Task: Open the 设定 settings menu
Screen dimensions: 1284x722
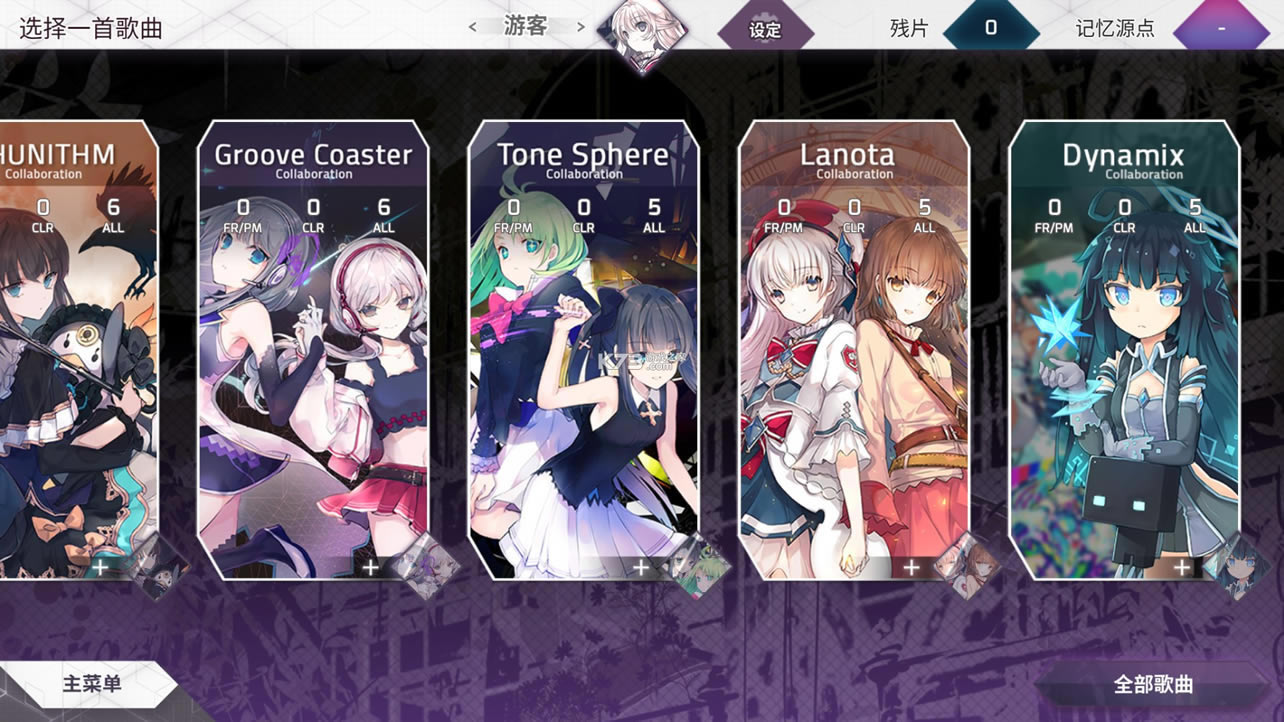Action: point(765,30)
